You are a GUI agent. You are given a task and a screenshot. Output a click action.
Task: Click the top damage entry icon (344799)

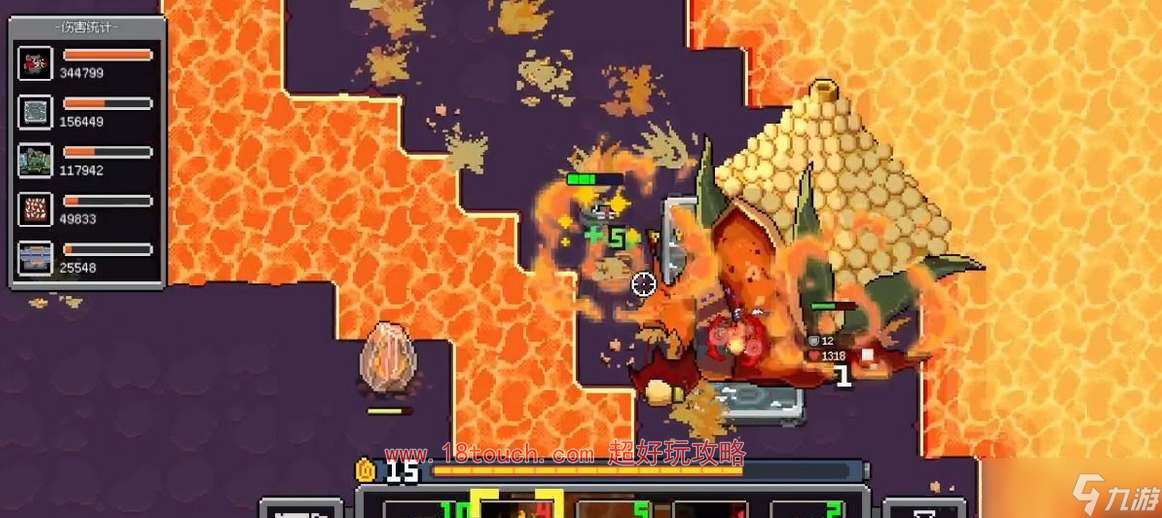coord(35,63)
